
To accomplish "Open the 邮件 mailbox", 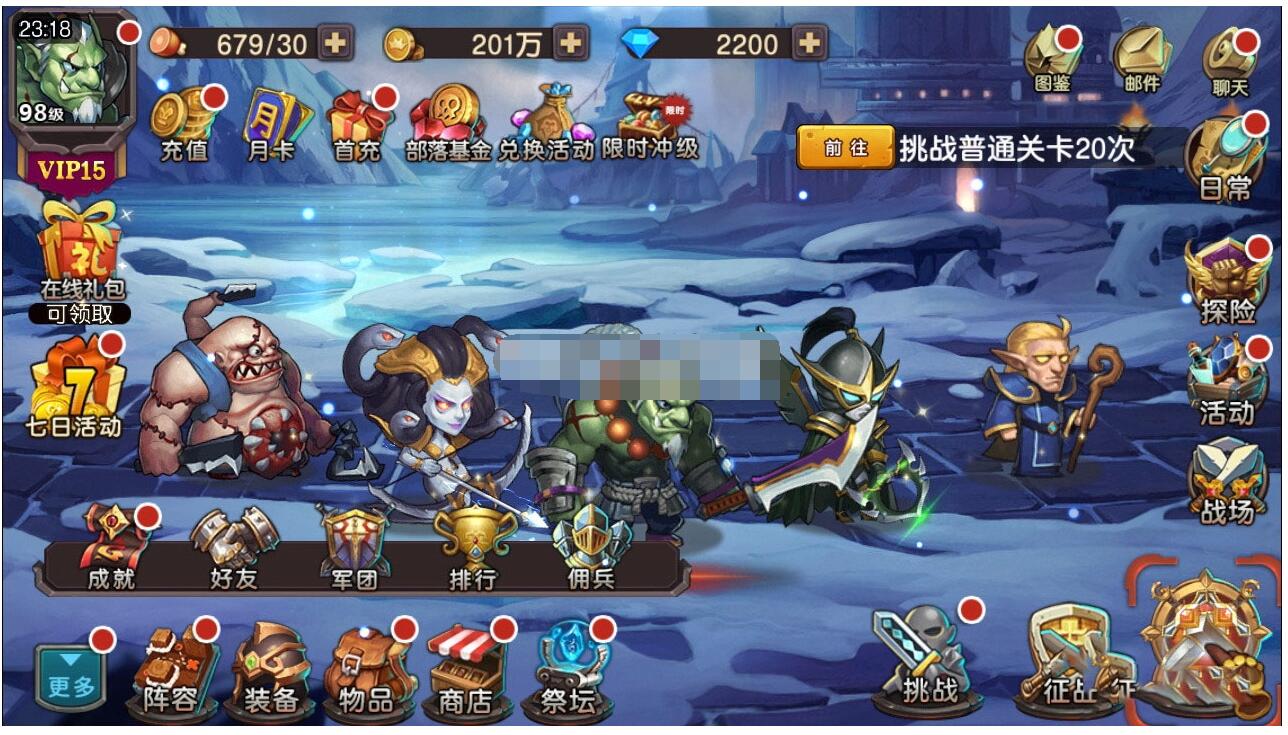I will click(x=1142, y=59).
